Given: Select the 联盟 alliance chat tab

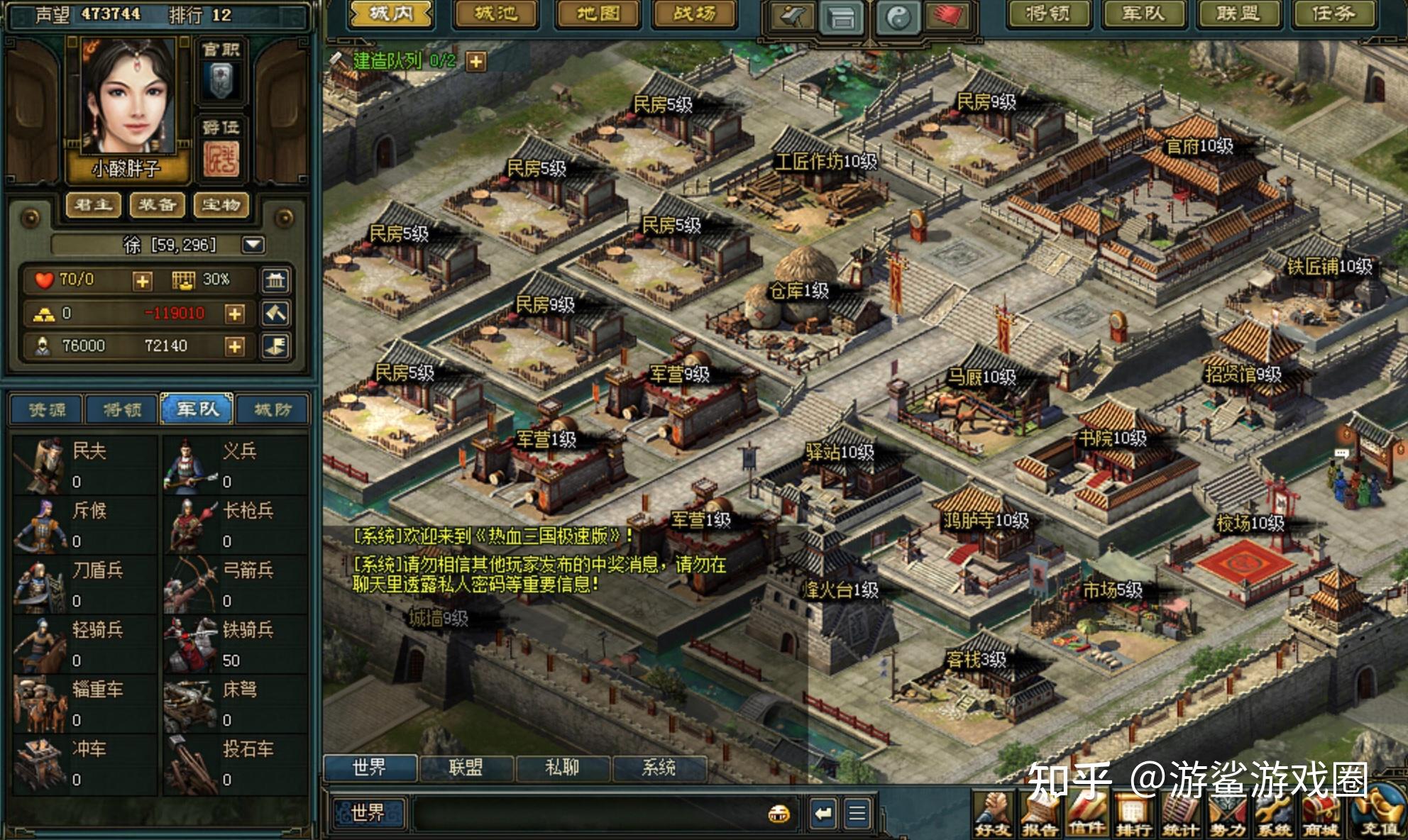Looking at the screenshot, I should pos(466,767).
